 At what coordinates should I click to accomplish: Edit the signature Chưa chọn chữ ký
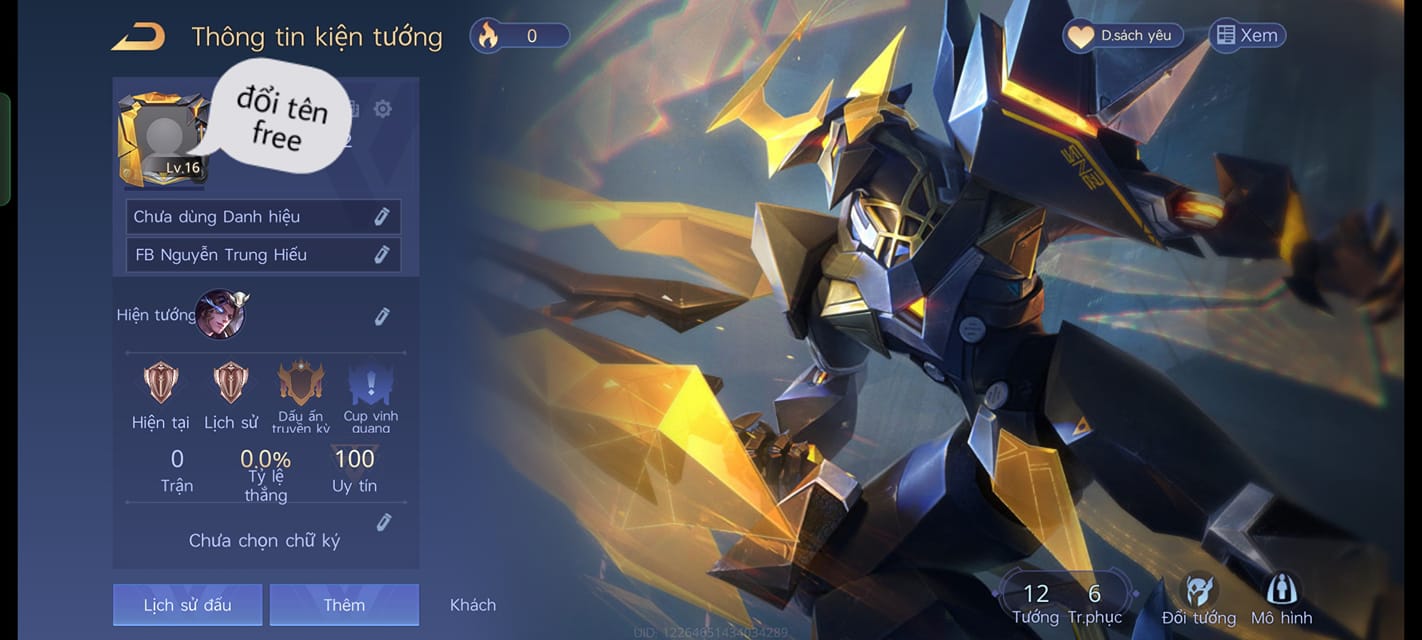(x=382, y=523)
